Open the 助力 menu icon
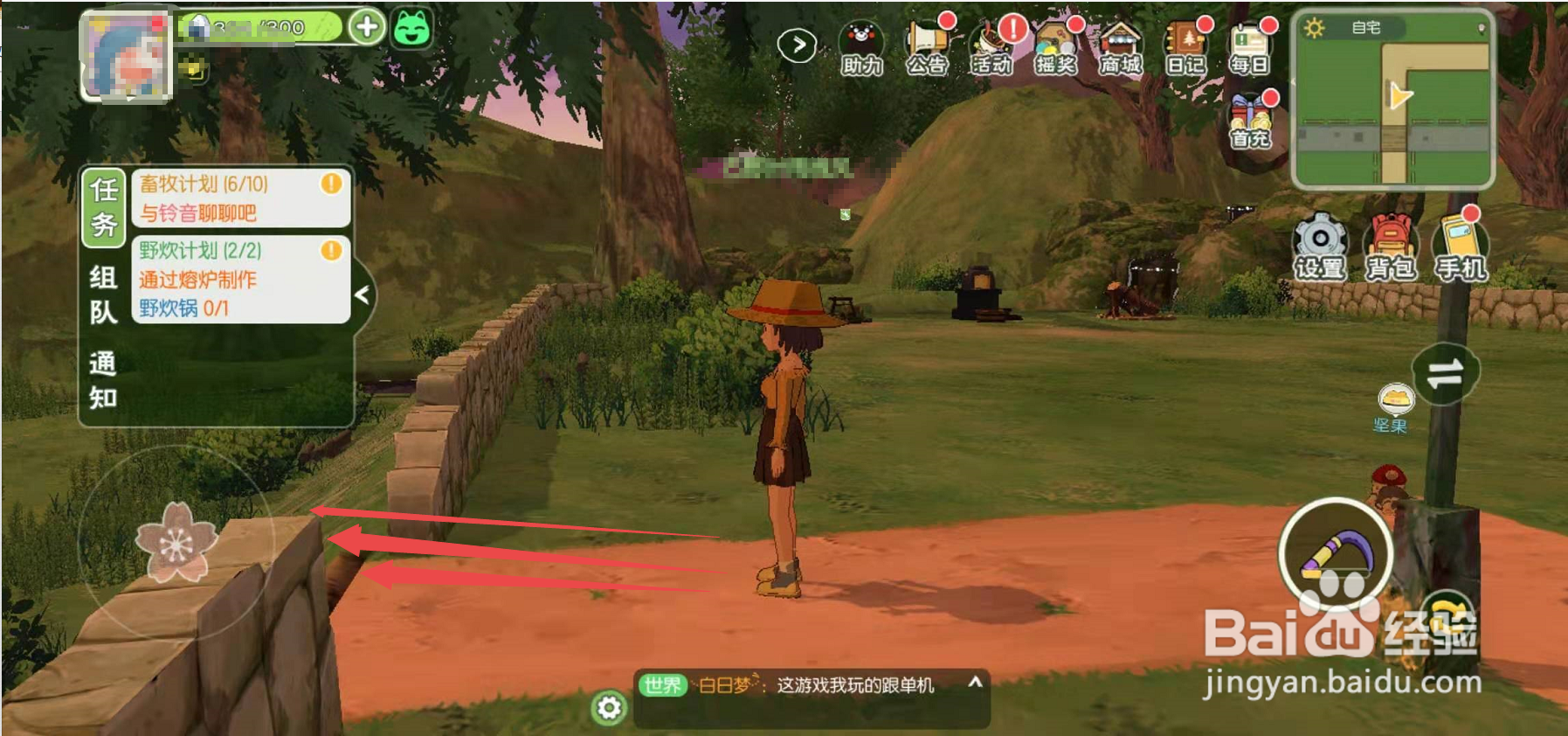The width and height of the screenshot is (1568, 736). coord(861,47)
